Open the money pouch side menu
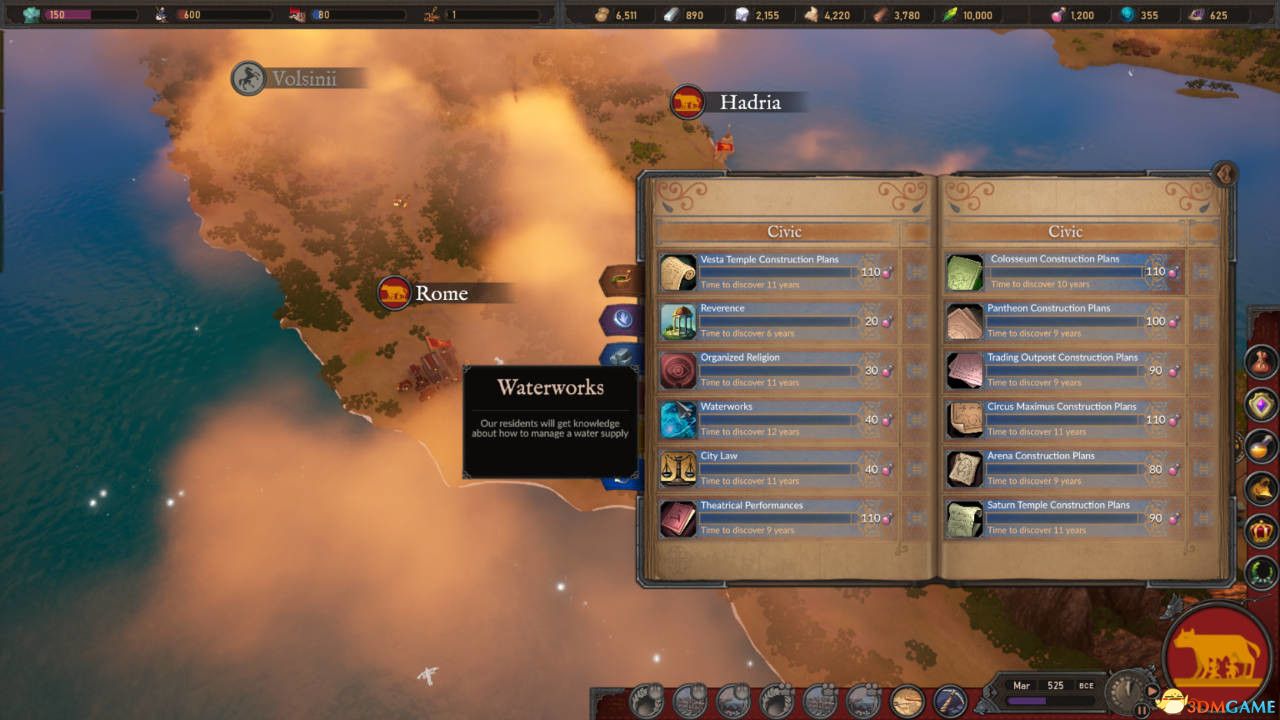 click(1261, 361)
